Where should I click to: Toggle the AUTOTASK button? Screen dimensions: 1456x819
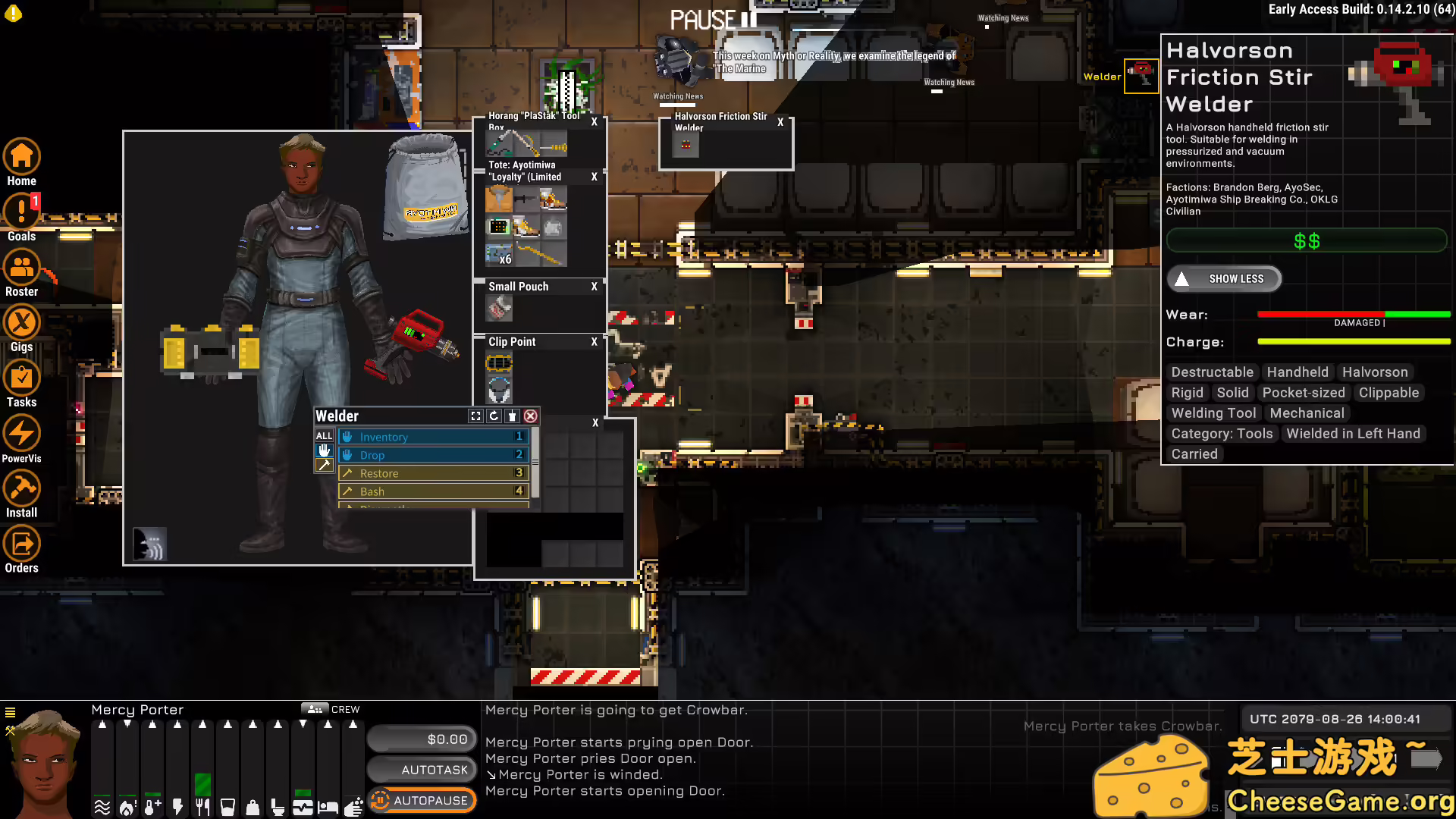click(x=422, y=770)
